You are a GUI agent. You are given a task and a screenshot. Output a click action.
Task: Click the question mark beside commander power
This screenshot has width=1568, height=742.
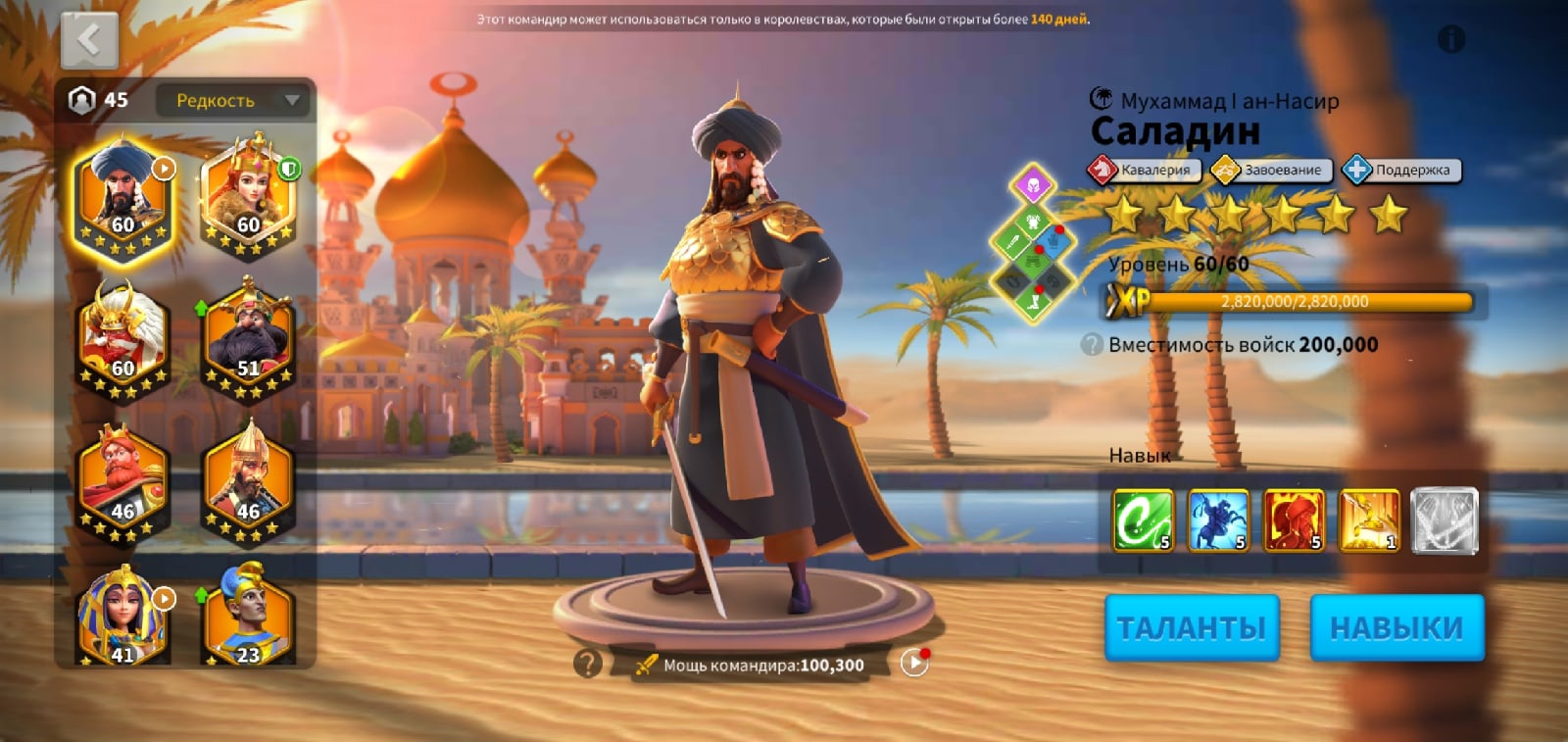click(x=587, y=664)
